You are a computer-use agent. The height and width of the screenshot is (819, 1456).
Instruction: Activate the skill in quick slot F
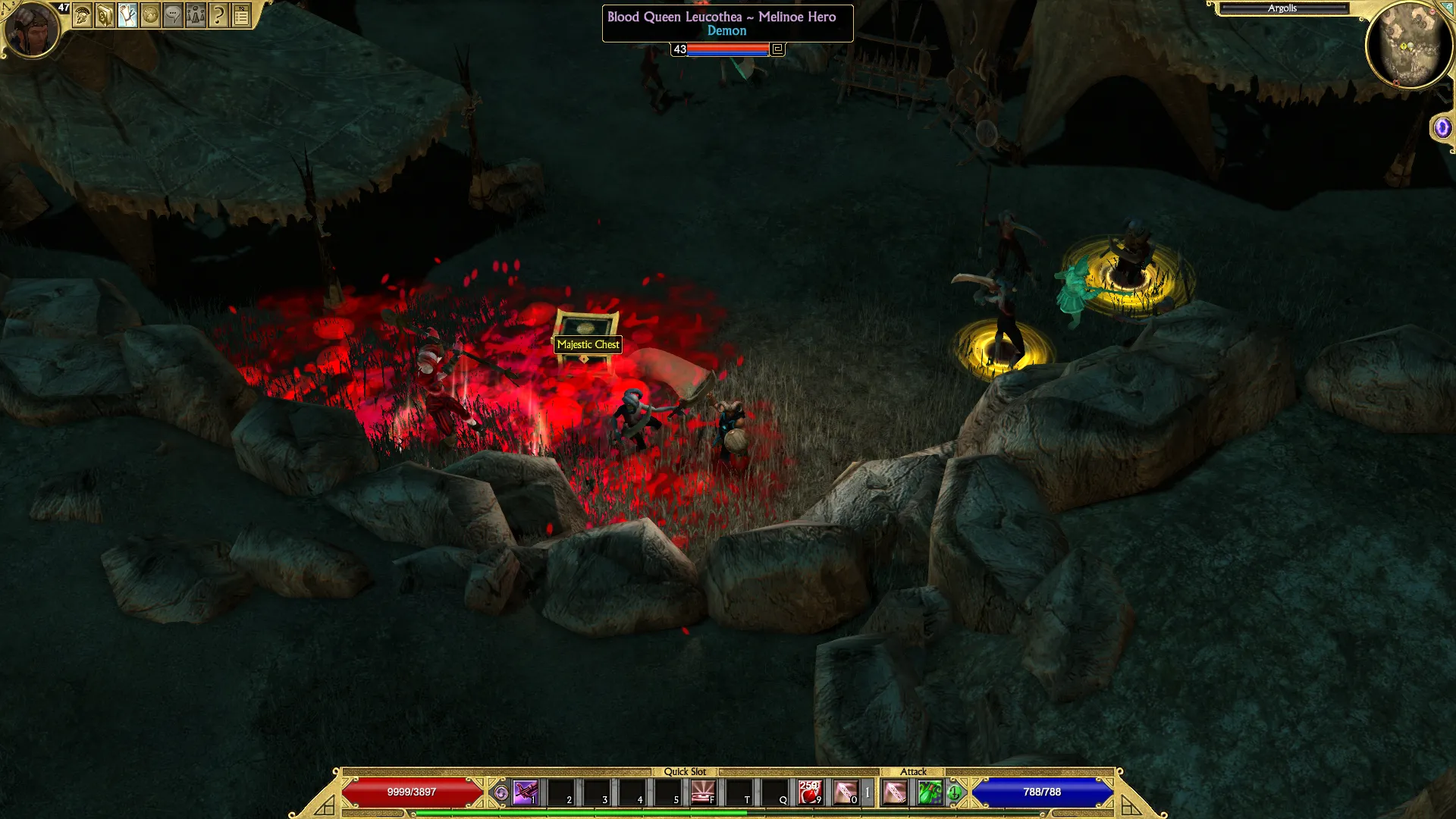pyautogui.click(x=702, y=792)
